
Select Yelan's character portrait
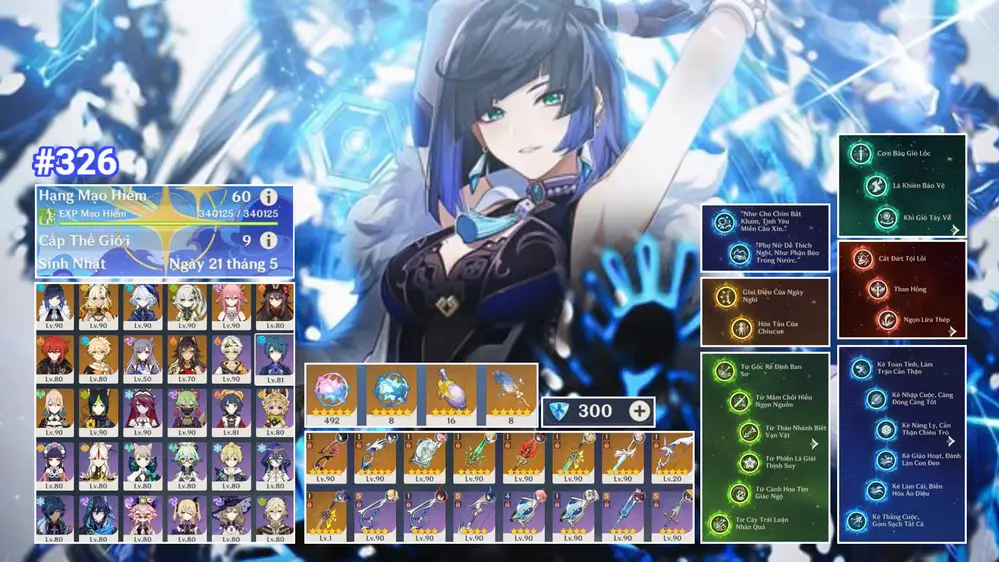coord(55,307)
